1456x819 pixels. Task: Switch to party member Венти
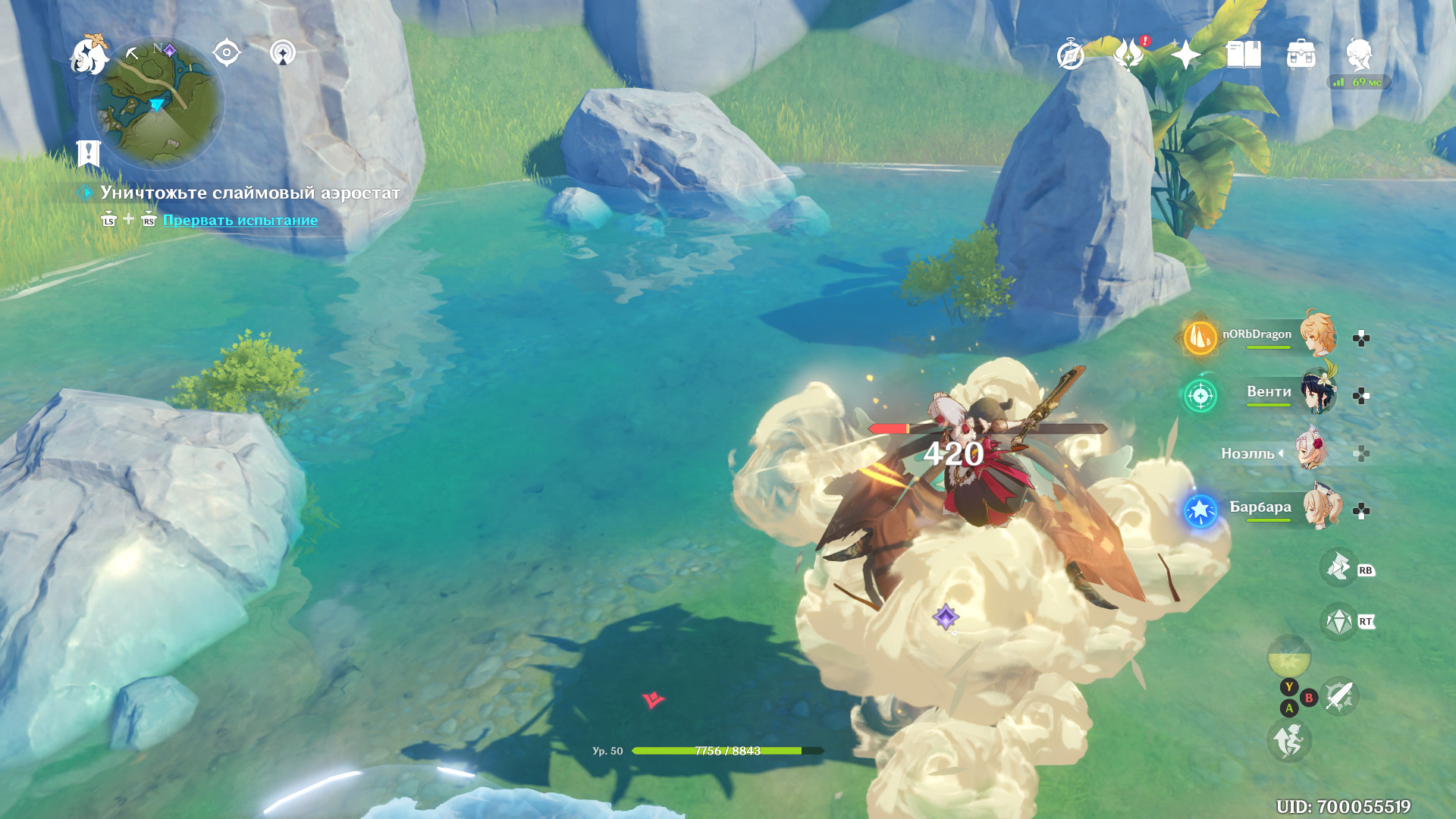[1318, 392]
